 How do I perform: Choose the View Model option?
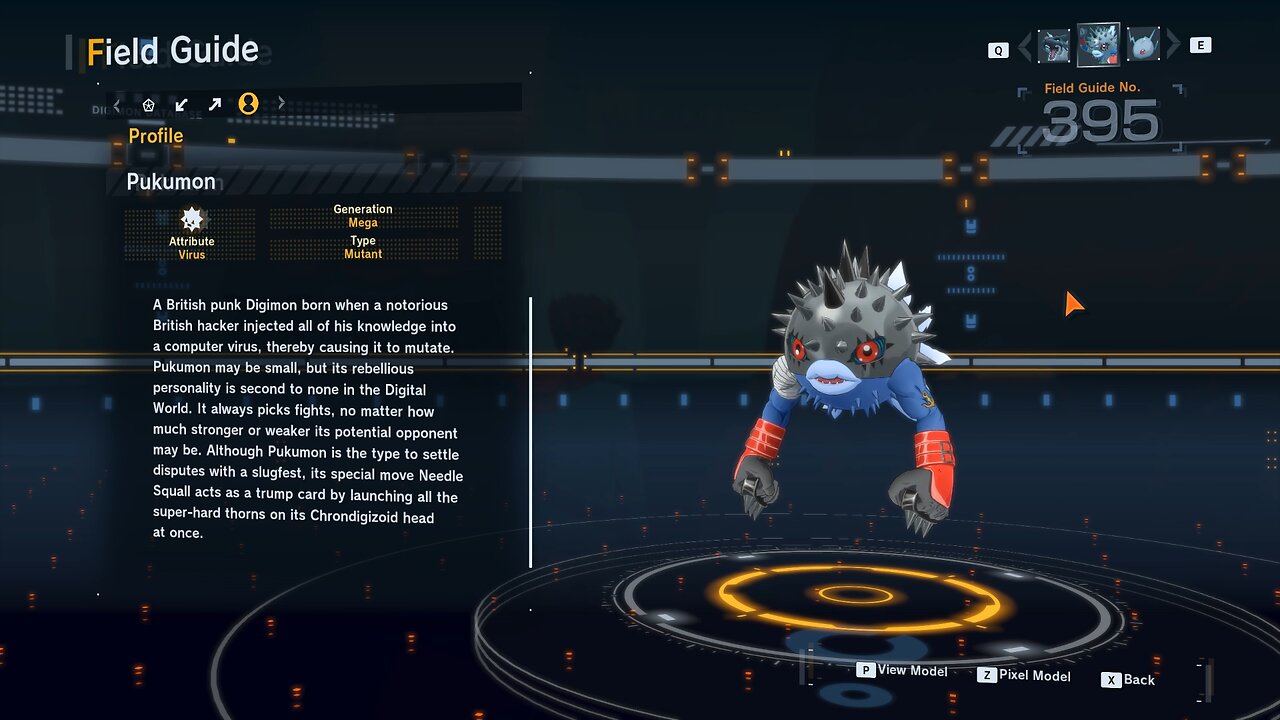click(x=902, y=671)
